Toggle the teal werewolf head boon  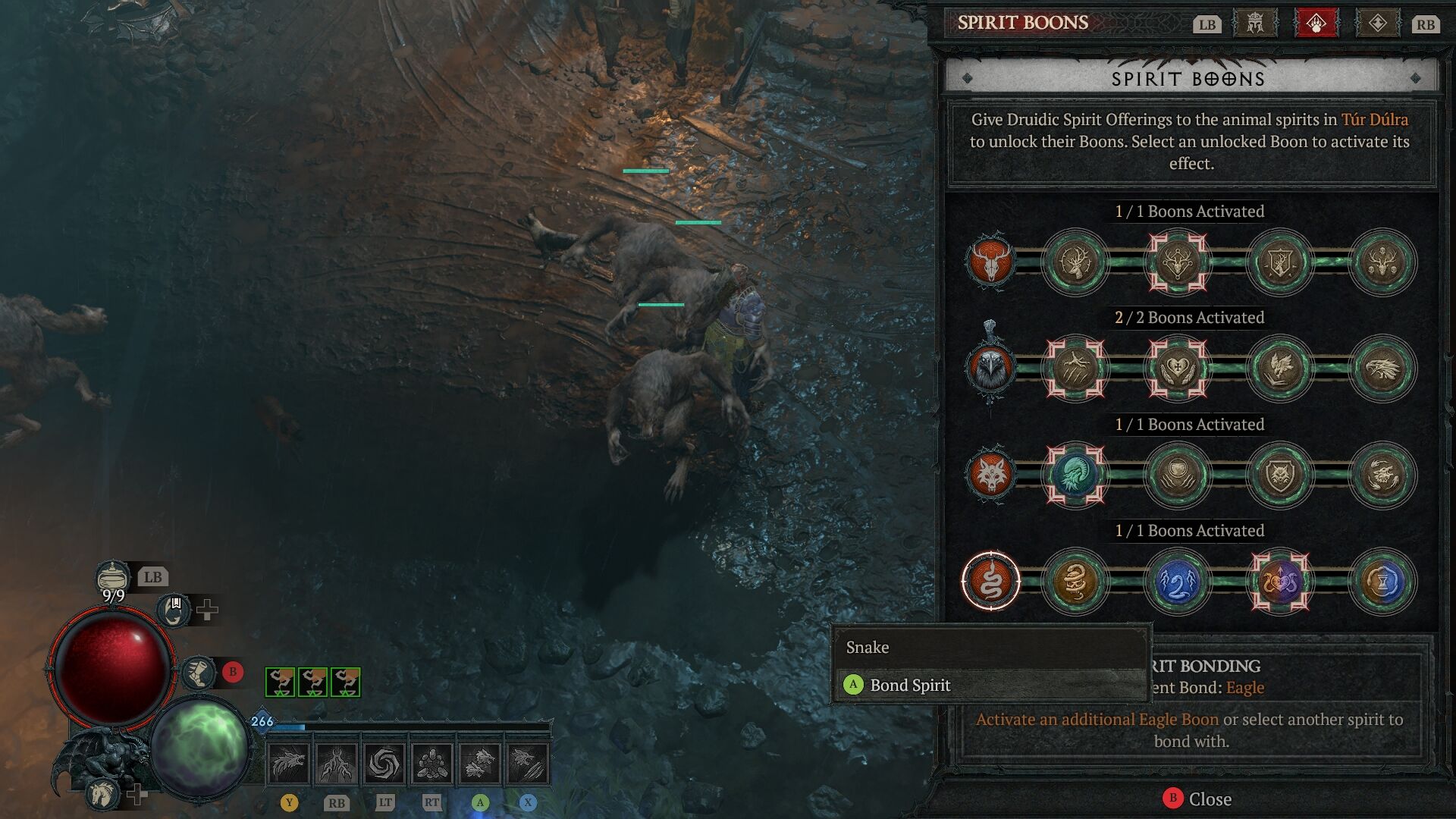(1075, 475)
